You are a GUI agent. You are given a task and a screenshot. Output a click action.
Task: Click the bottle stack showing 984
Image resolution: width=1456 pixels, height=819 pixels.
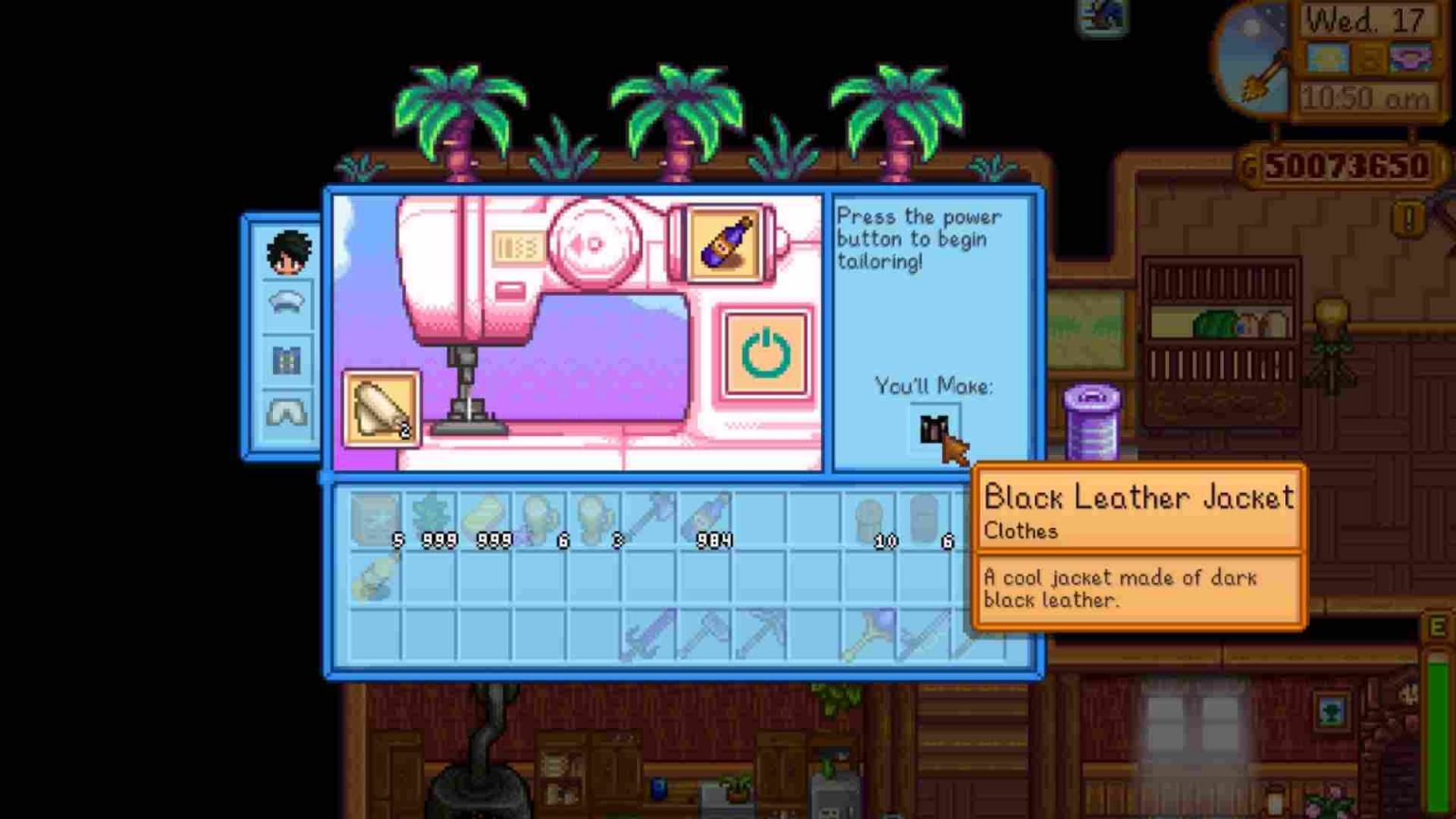(x=706, y=517)
